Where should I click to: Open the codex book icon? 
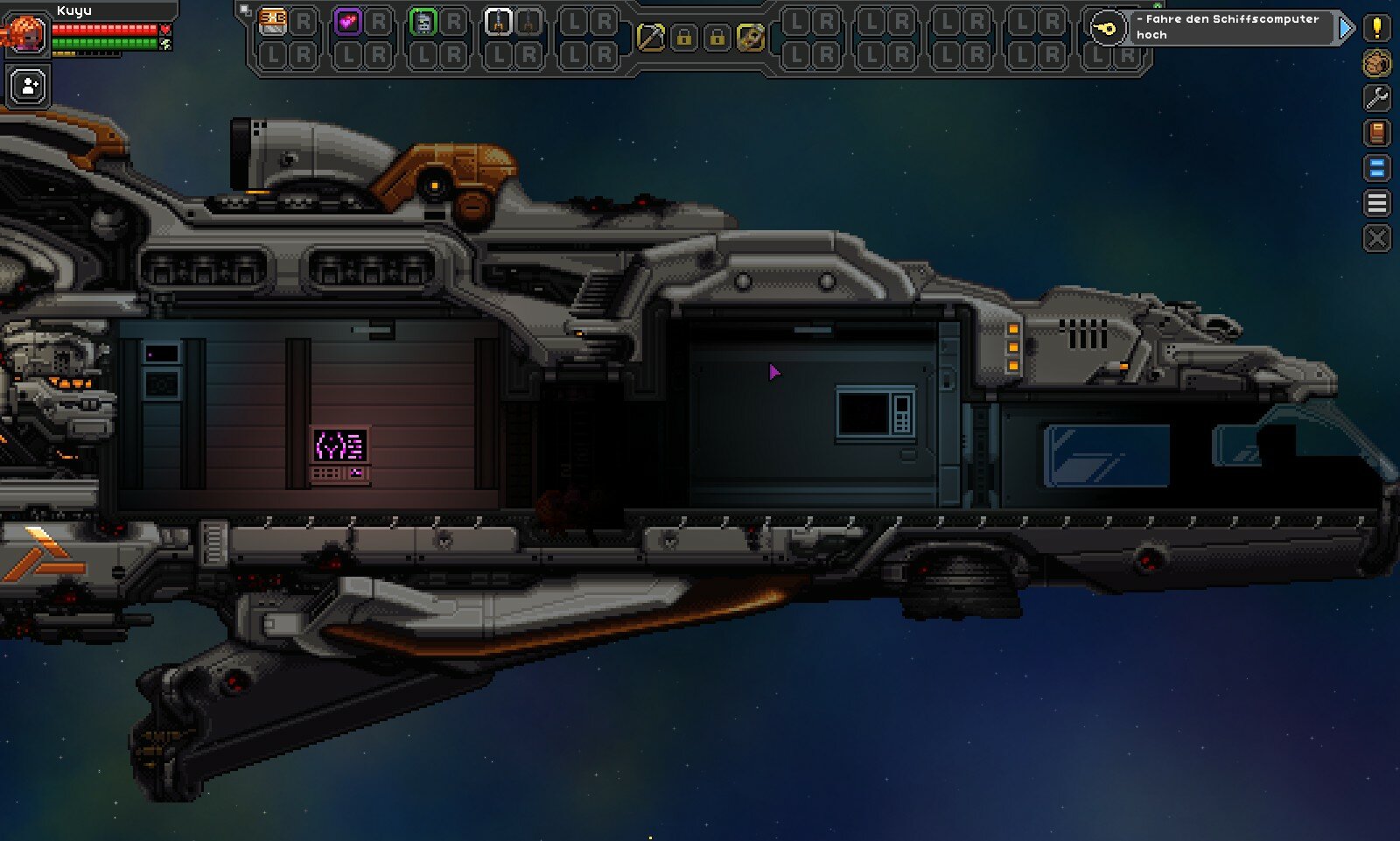coord(1376,133)
